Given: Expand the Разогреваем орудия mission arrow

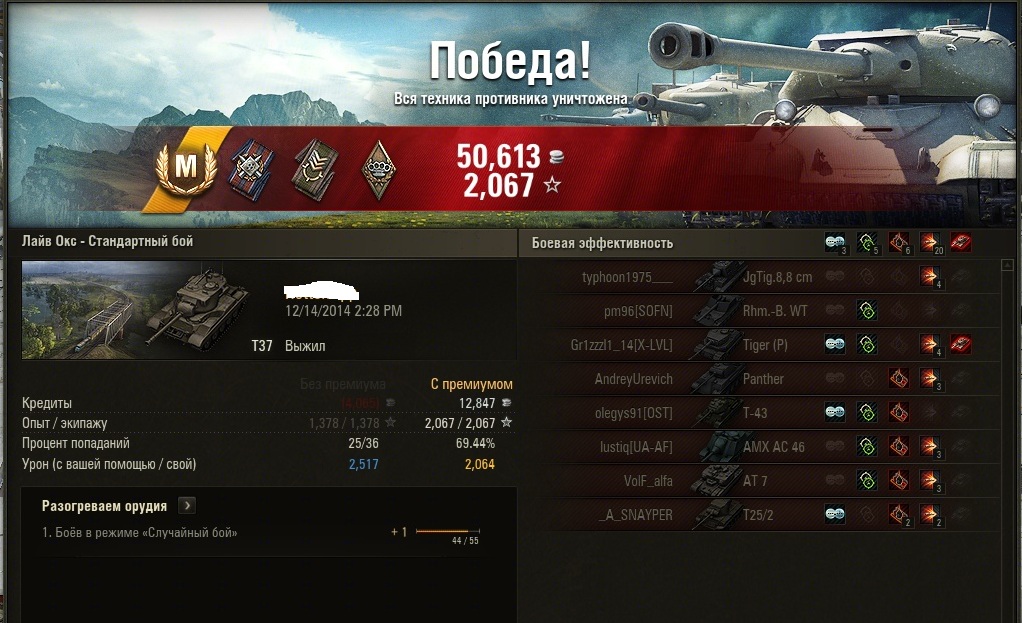Looking at the screenshot, I should [x=187, y=506].
